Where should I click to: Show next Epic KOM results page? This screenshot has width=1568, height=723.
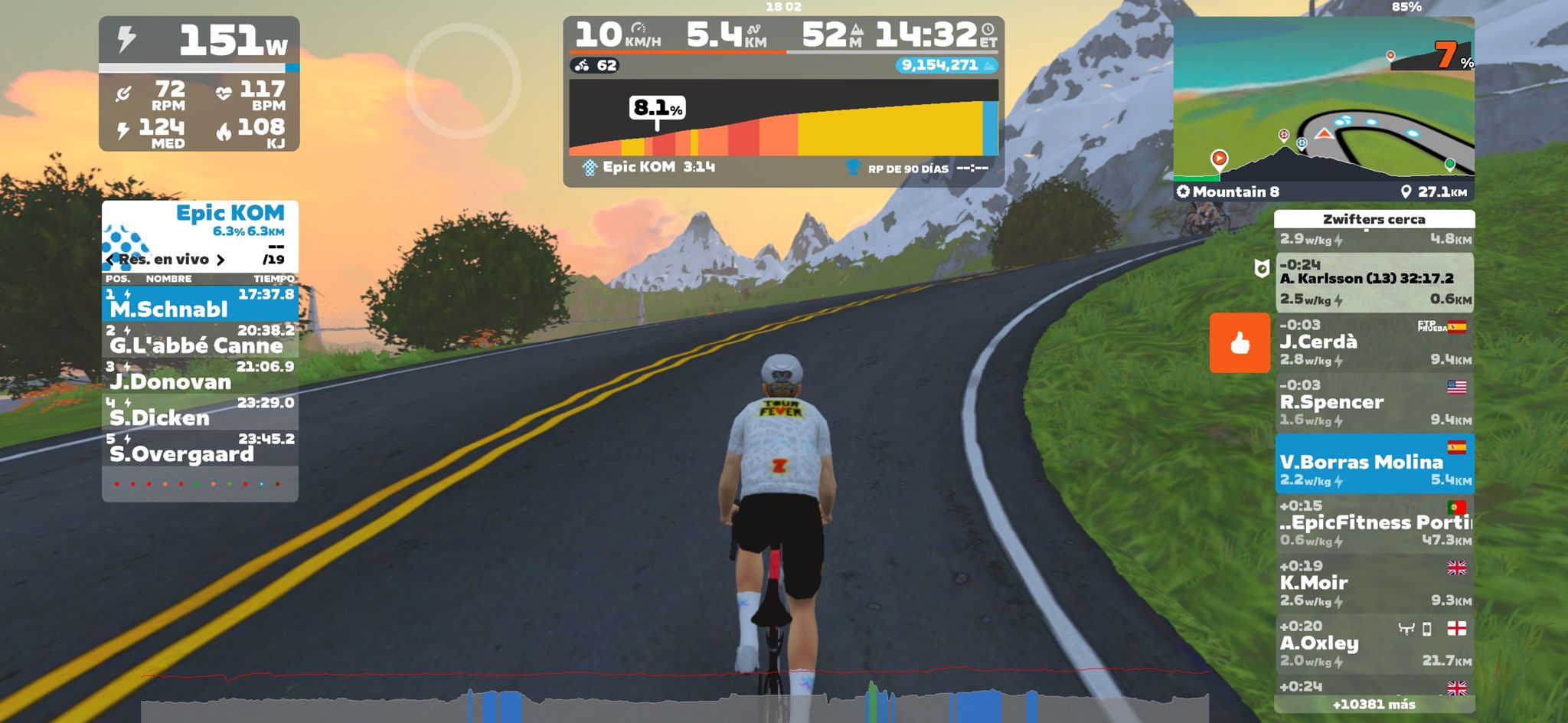[220, 260]
